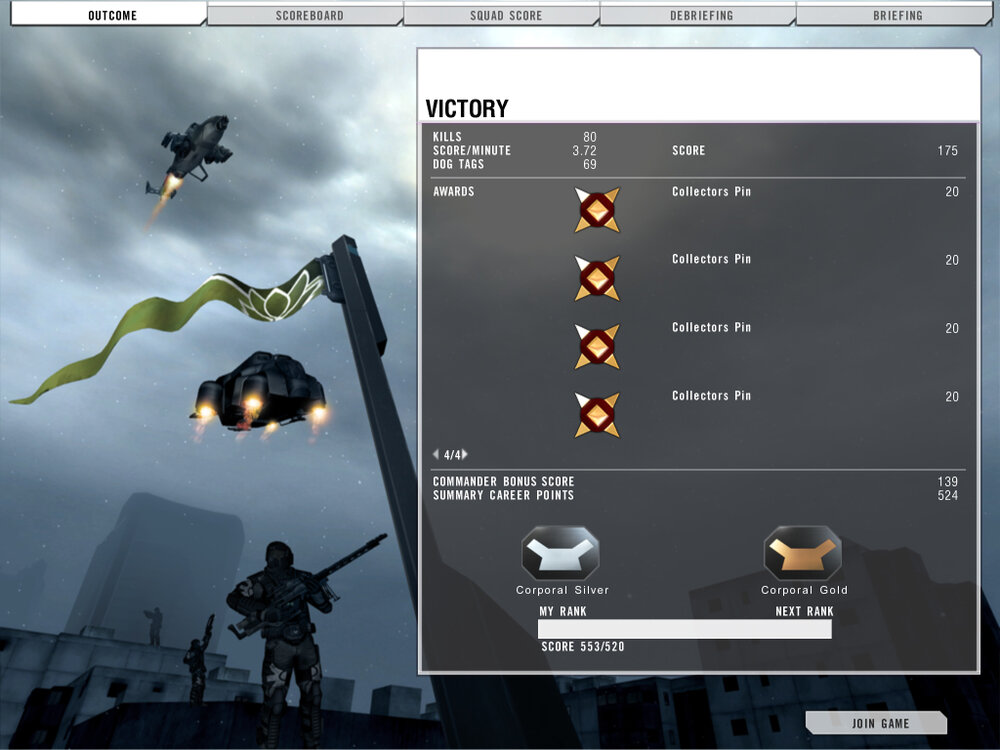Image resolution: width=1000 pixels, height=750 pixels.
Task: Click the Corporal Gold rank badge
Action: point(802,553)
